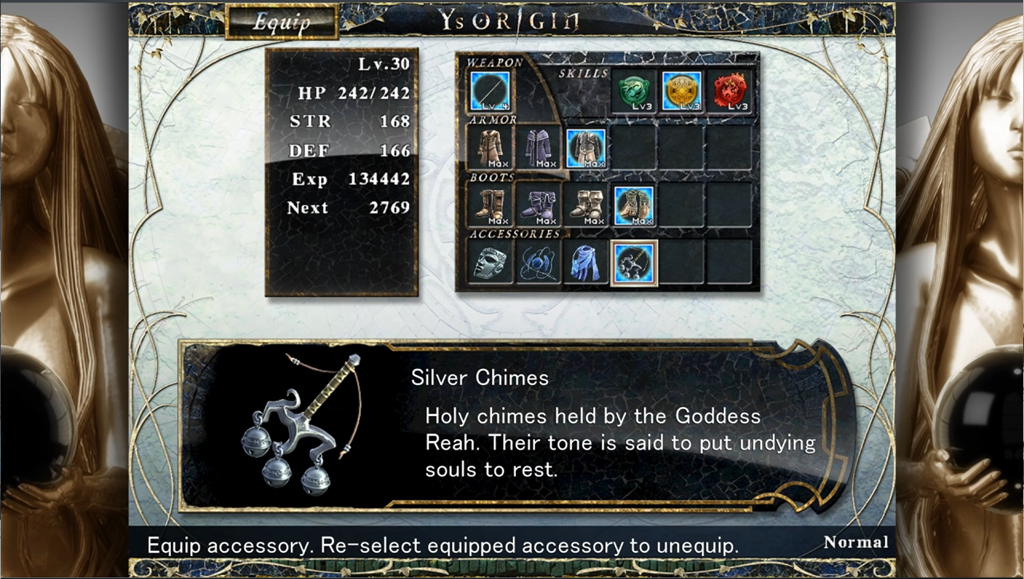Equip the blue scarf accessory
The width and height of the screenshot is (1024, 579).
tap(586, 262)
